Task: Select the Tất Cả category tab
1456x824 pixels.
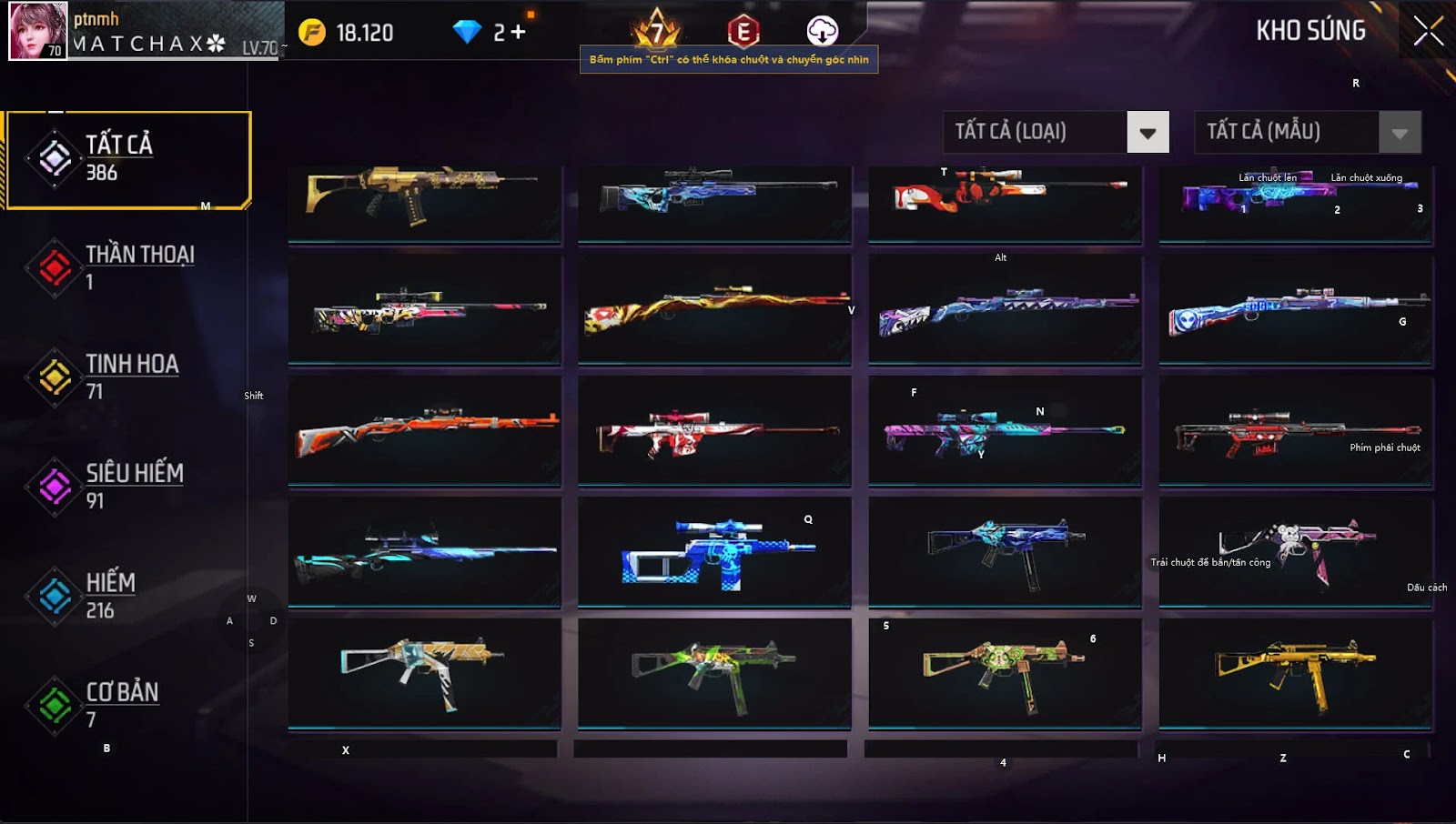Action: coord(127,159)
